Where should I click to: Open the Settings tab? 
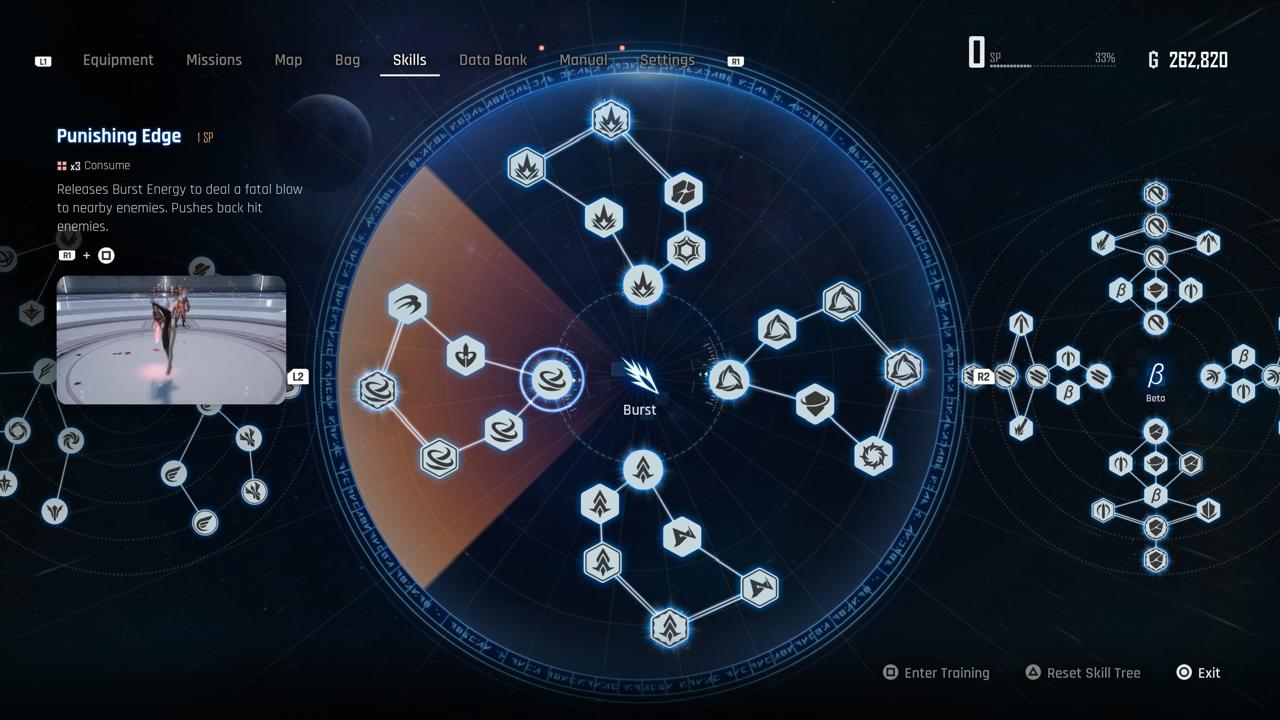(x=667, y=60)
